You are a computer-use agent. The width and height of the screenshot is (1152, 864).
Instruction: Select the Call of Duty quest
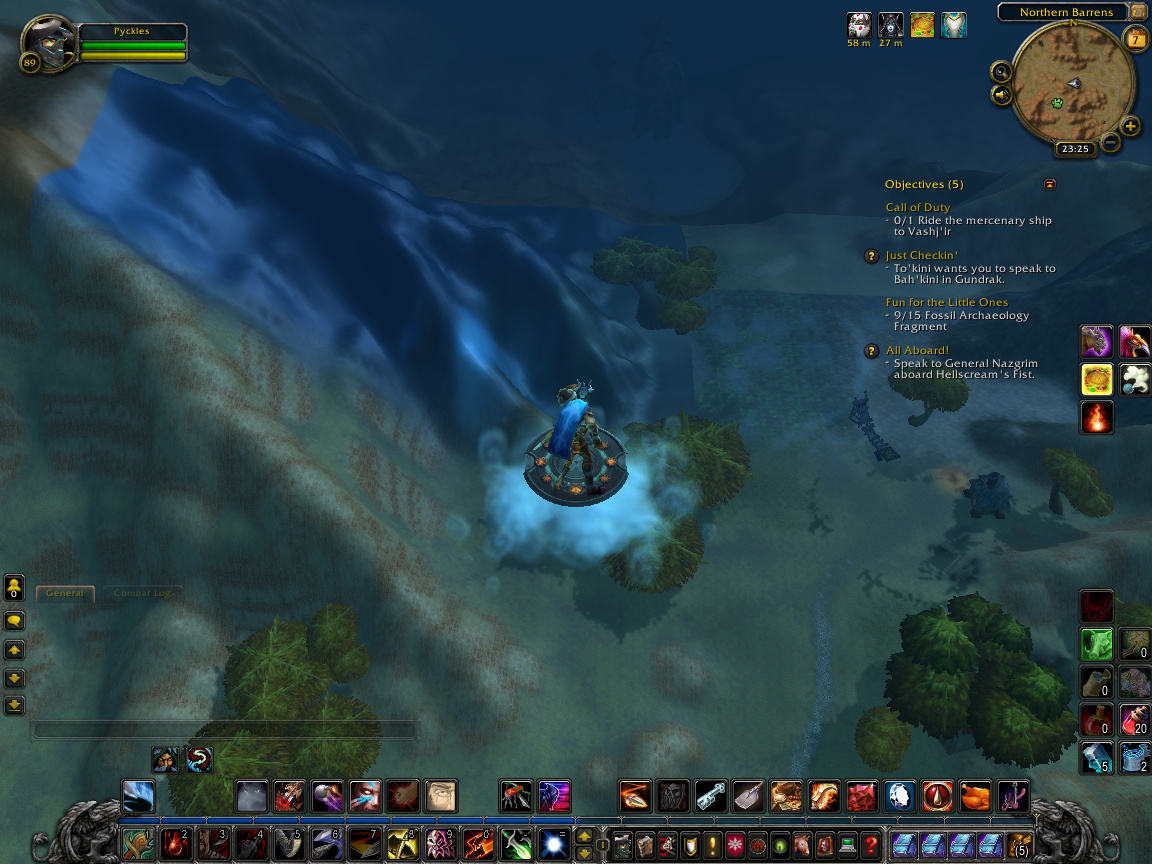[x=917, y=208]
